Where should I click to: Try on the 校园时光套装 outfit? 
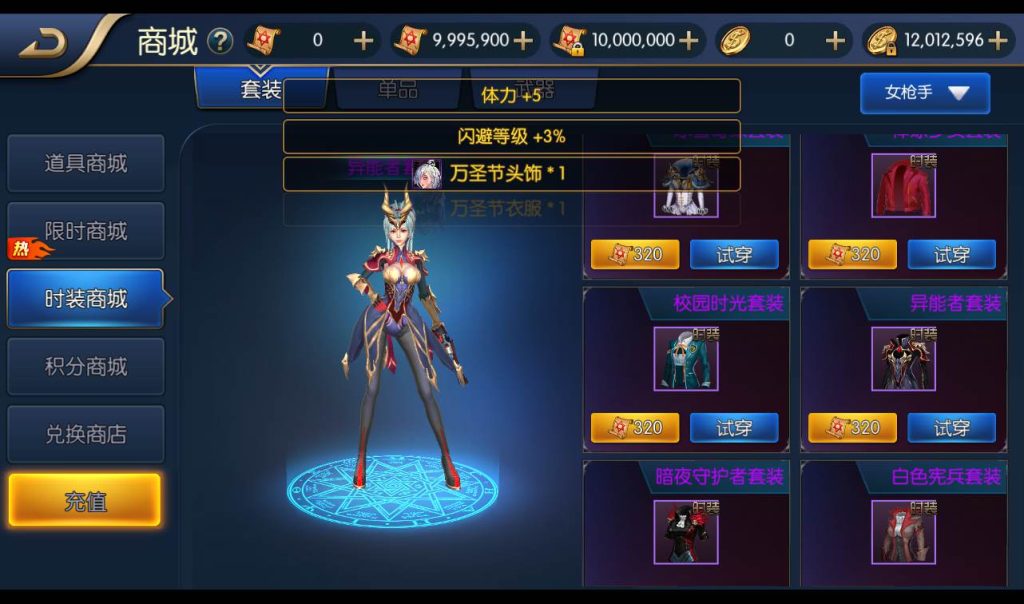point(734,428)
